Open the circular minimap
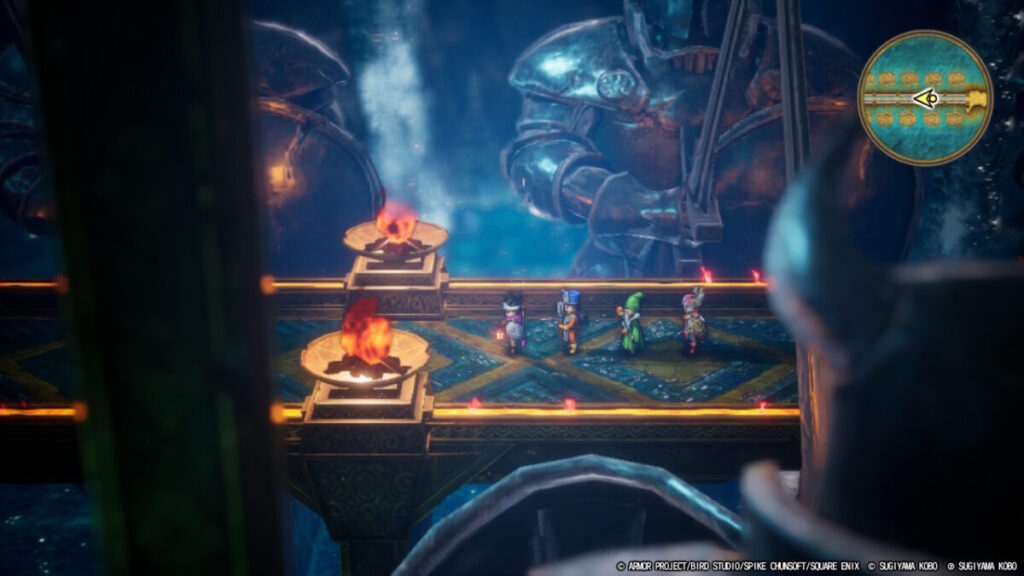Image resolution: width=1024 pixels, height=576 pixels. tap(924, 97)
